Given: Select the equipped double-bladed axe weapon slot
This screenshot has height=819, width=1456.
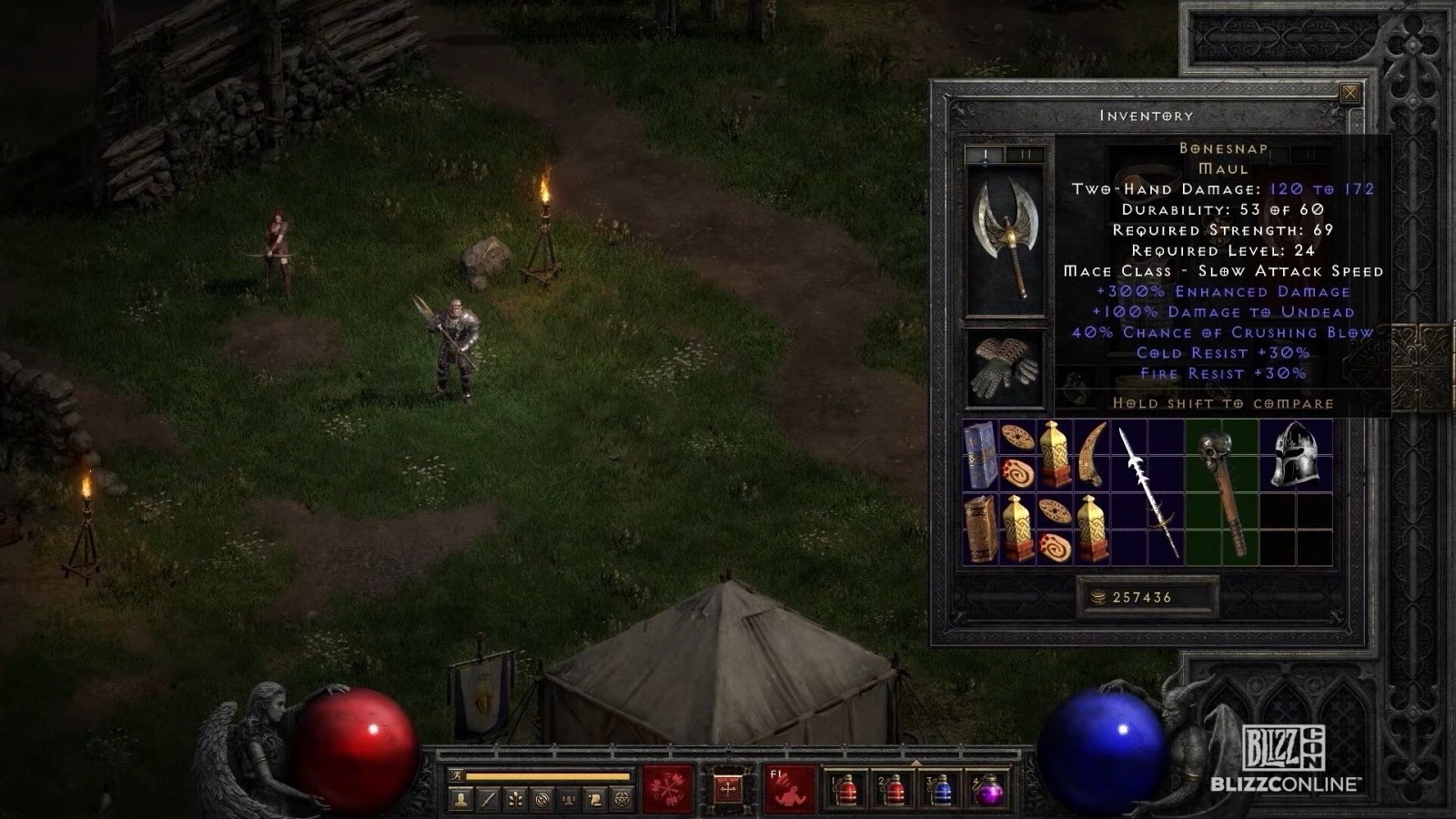Looking at the screenshot, I should 1005,239.
